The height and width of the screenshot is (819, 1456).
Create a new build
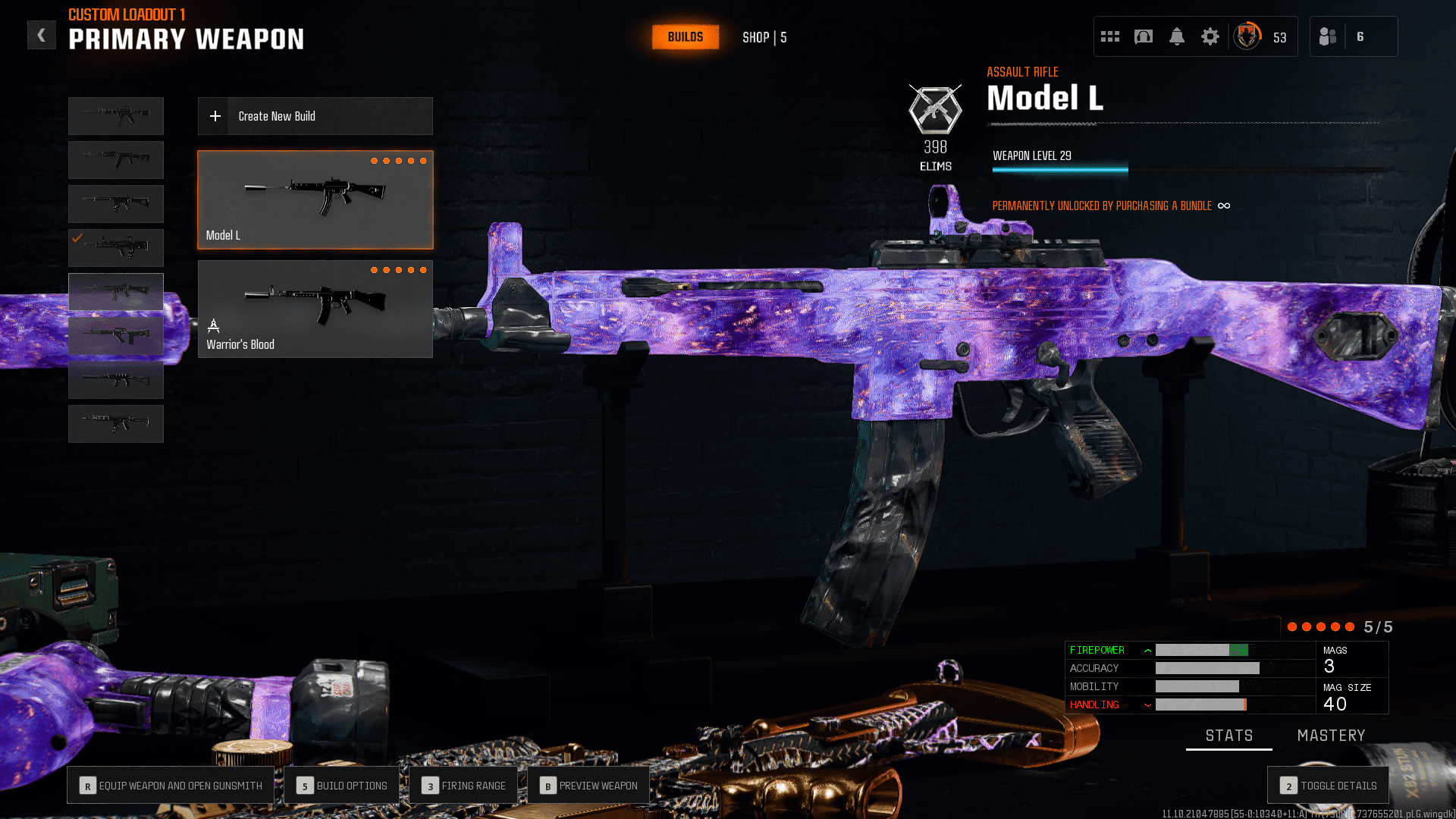[315, 116]
